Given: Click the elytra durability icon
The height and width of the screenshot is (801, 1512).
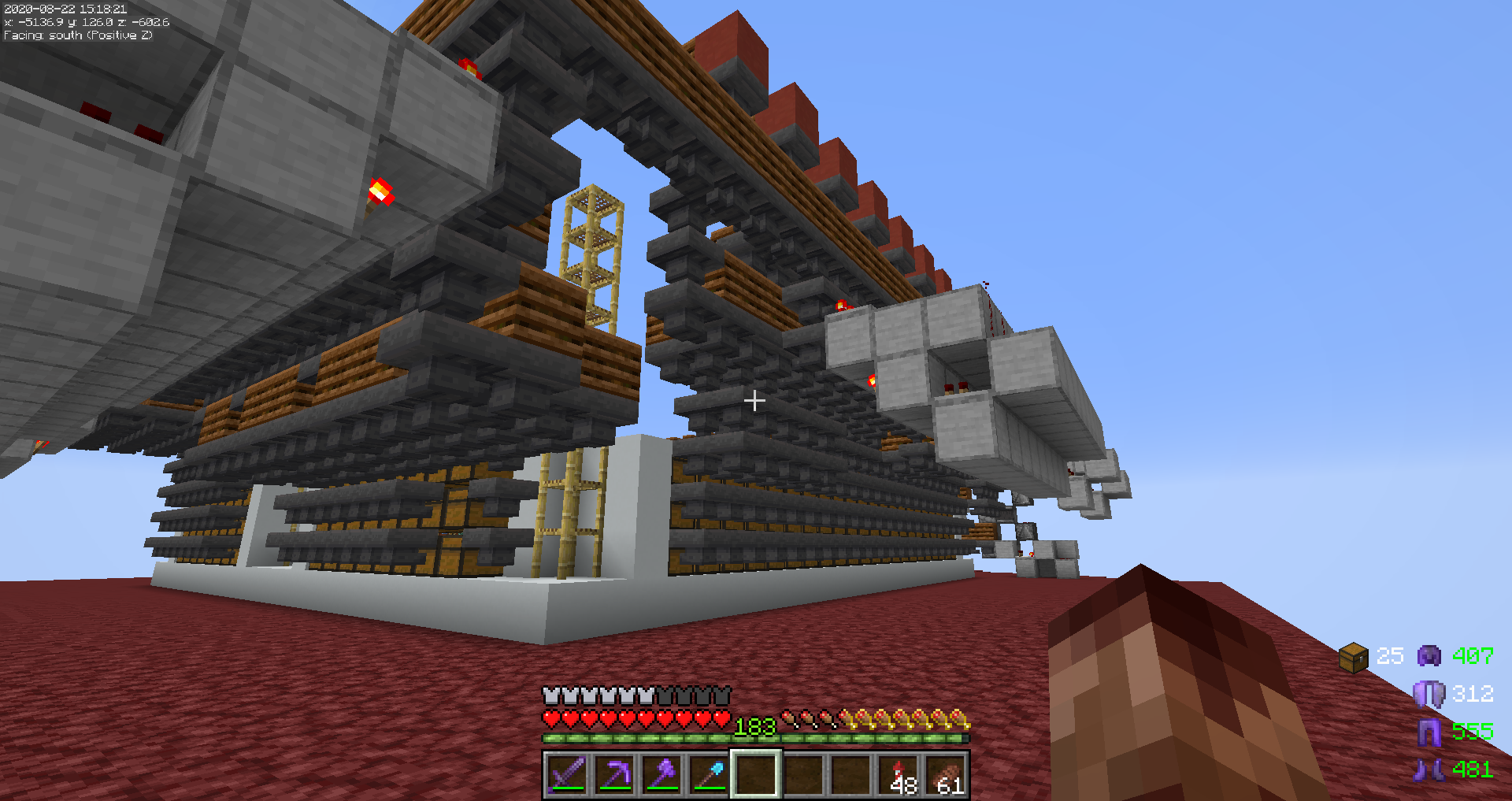Looking at the screenshot, I should tap(1429, 694).
